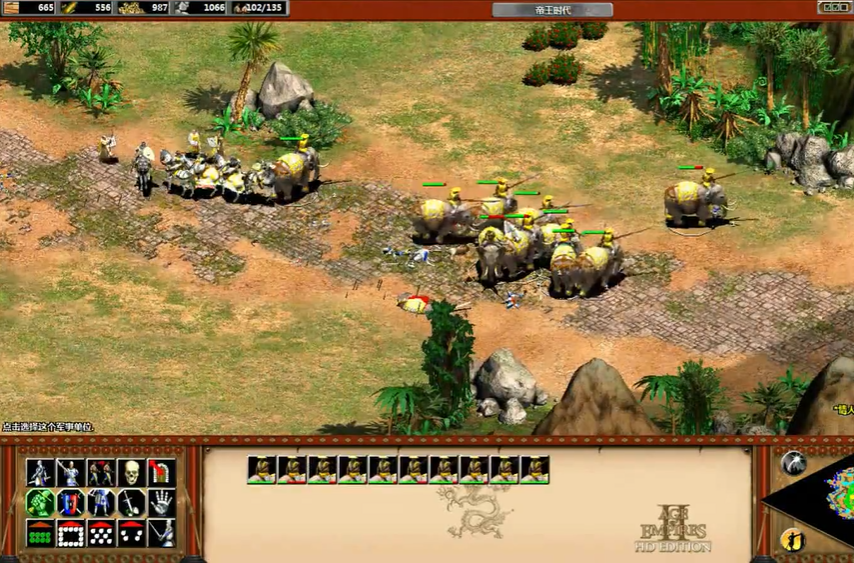Click the swordsman icon beside the formations
The image size is (854, 563).
(161, 534)
